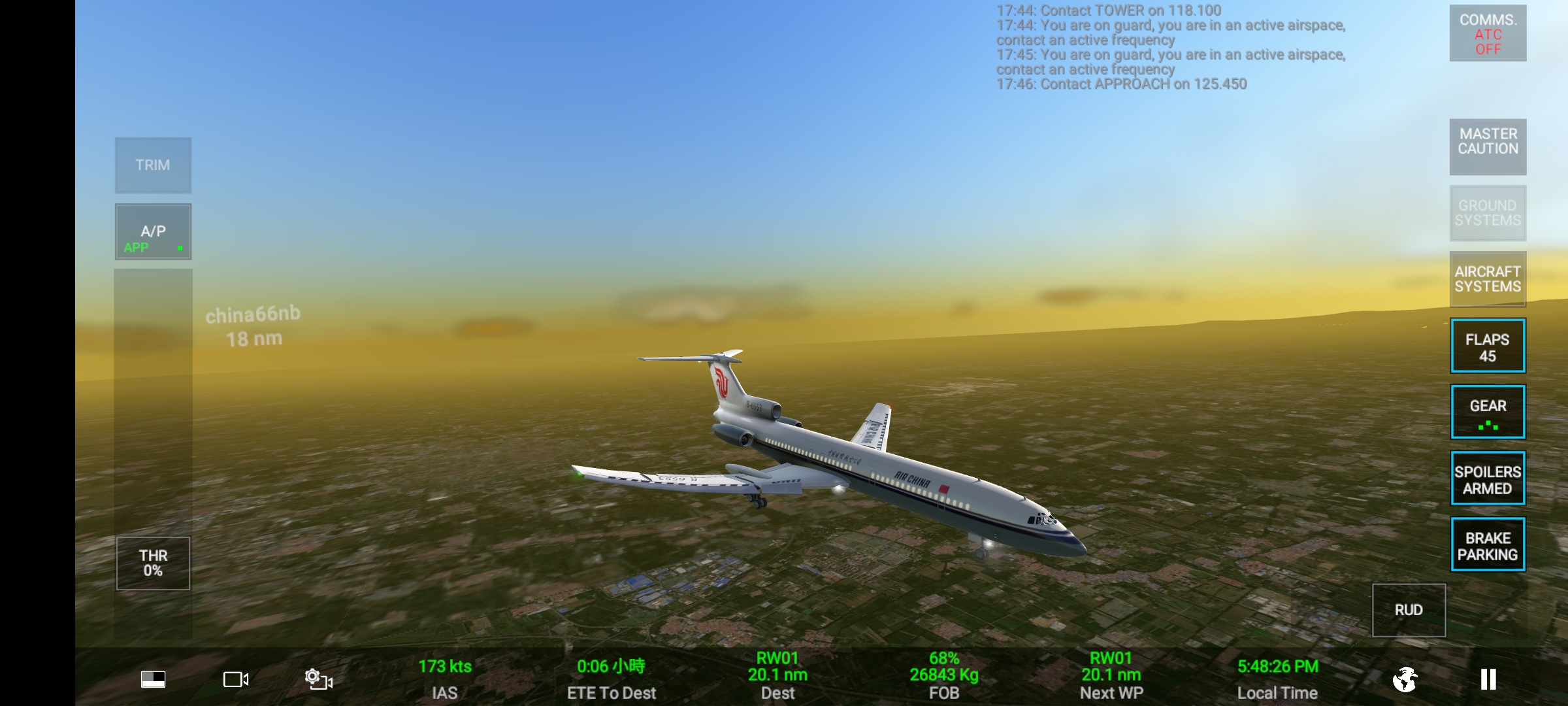Open the TRIM control

point(153,165)
